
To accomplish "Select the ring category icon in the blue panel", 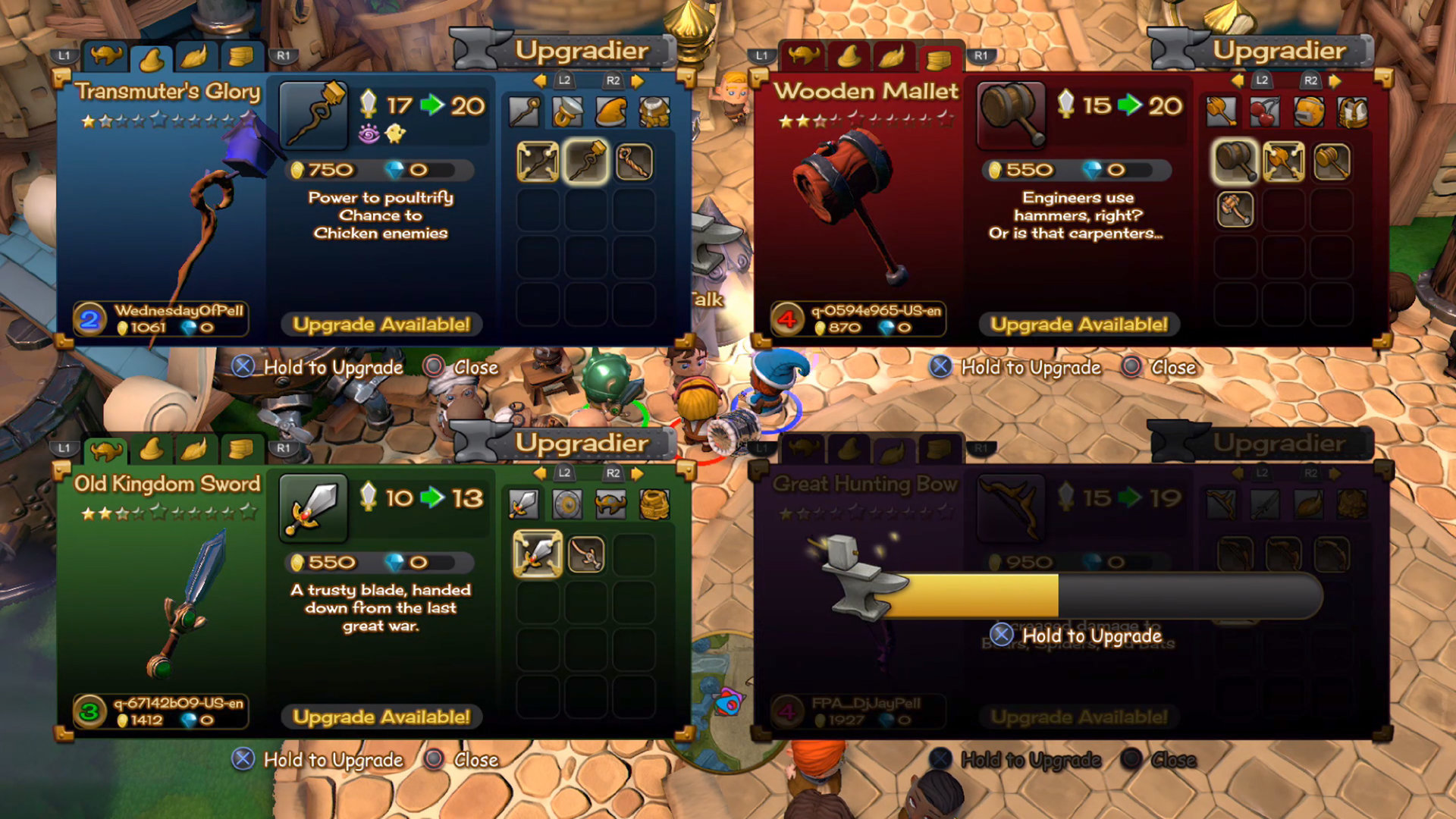I will tap(567, 112).
